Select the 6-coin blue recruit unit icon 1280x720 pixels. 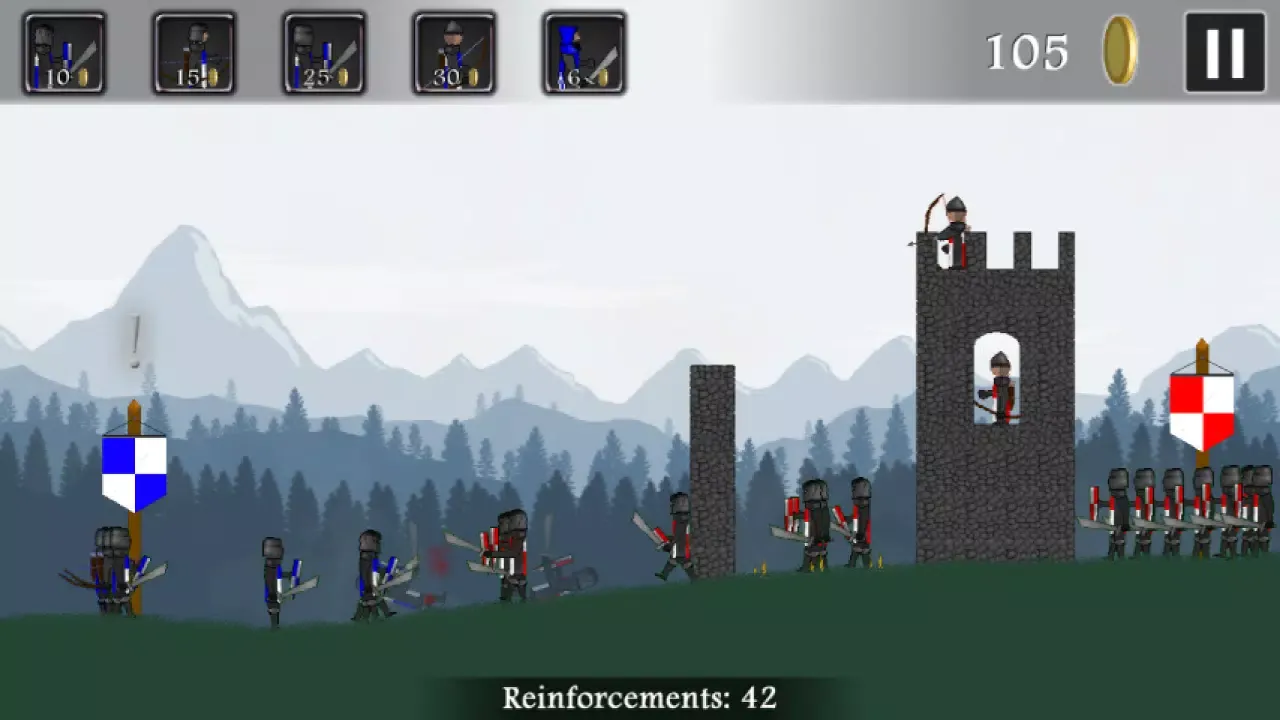click(x=583, y=52)
